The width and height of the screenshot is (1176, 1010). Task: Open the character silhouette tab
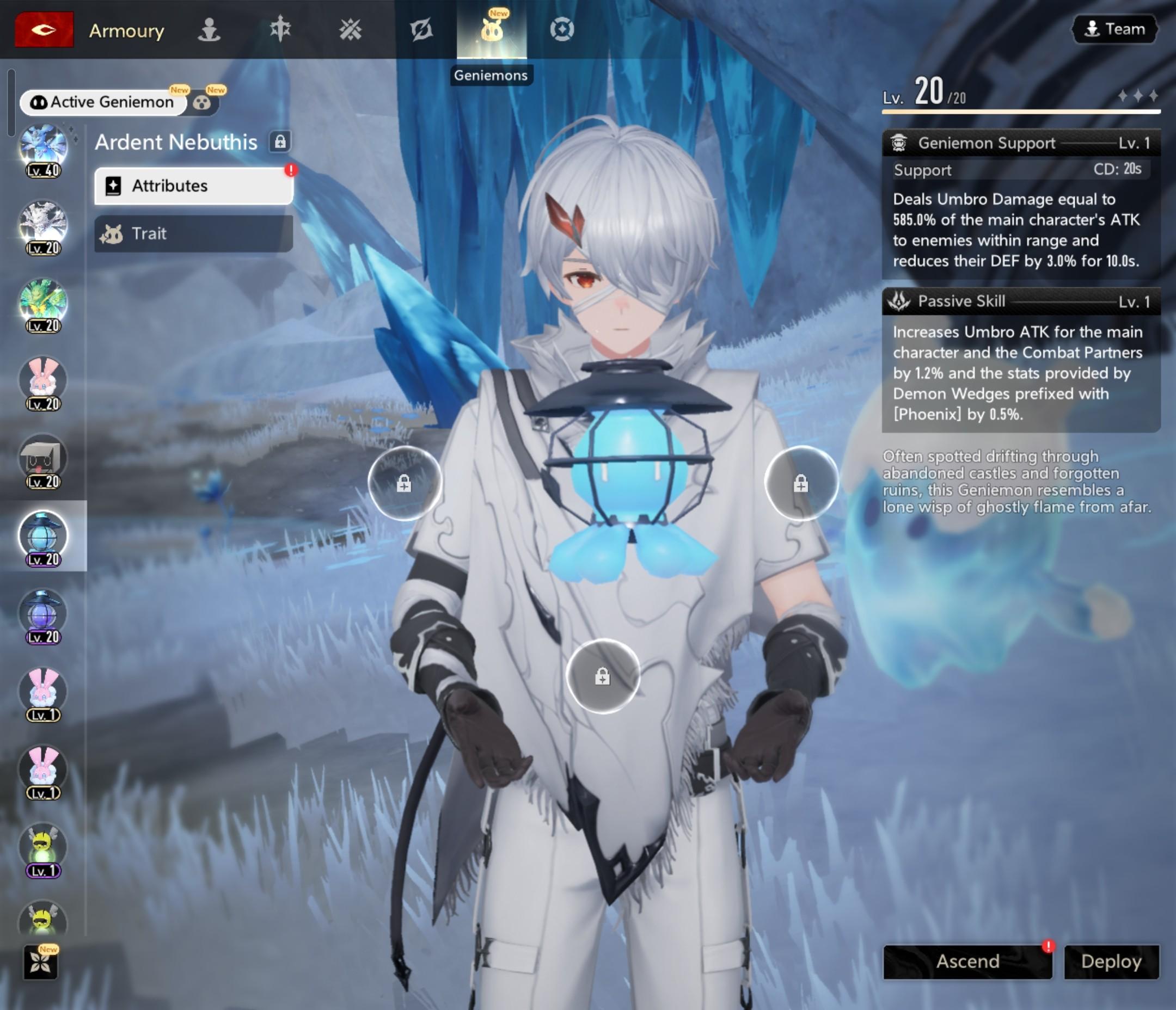point(209,29)
